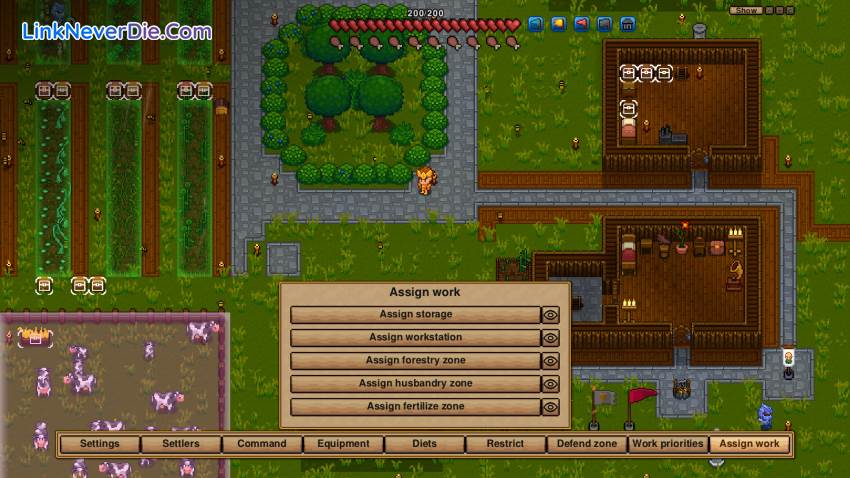The height and width of the screenshot is (478, 850).
Task: Click the Assign storage button
Action: (x=415, y=314)
